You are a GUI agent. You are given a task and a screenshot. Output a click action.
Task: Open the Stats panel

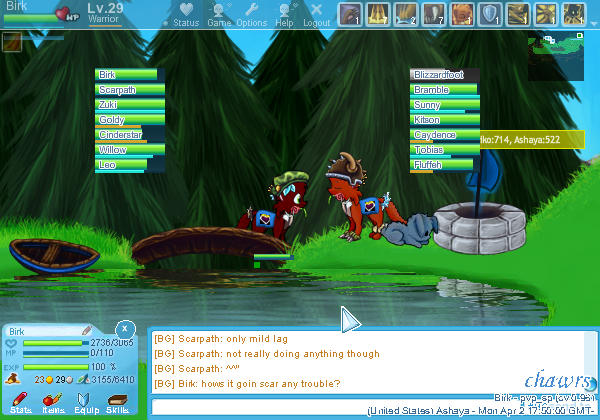(21, 403)
